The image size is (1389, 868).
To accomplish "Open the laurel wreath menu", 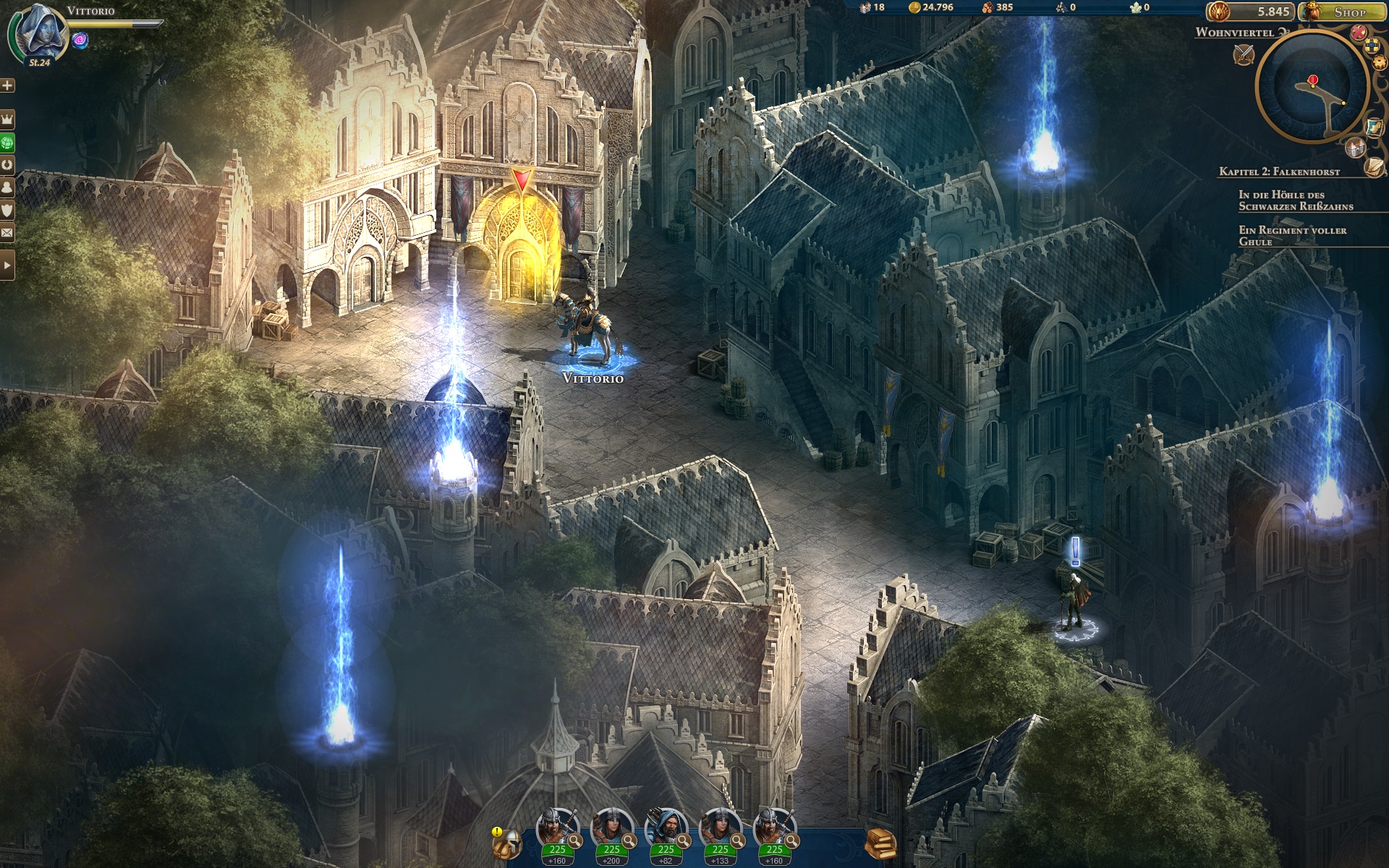I will click(x=7, y=164).
